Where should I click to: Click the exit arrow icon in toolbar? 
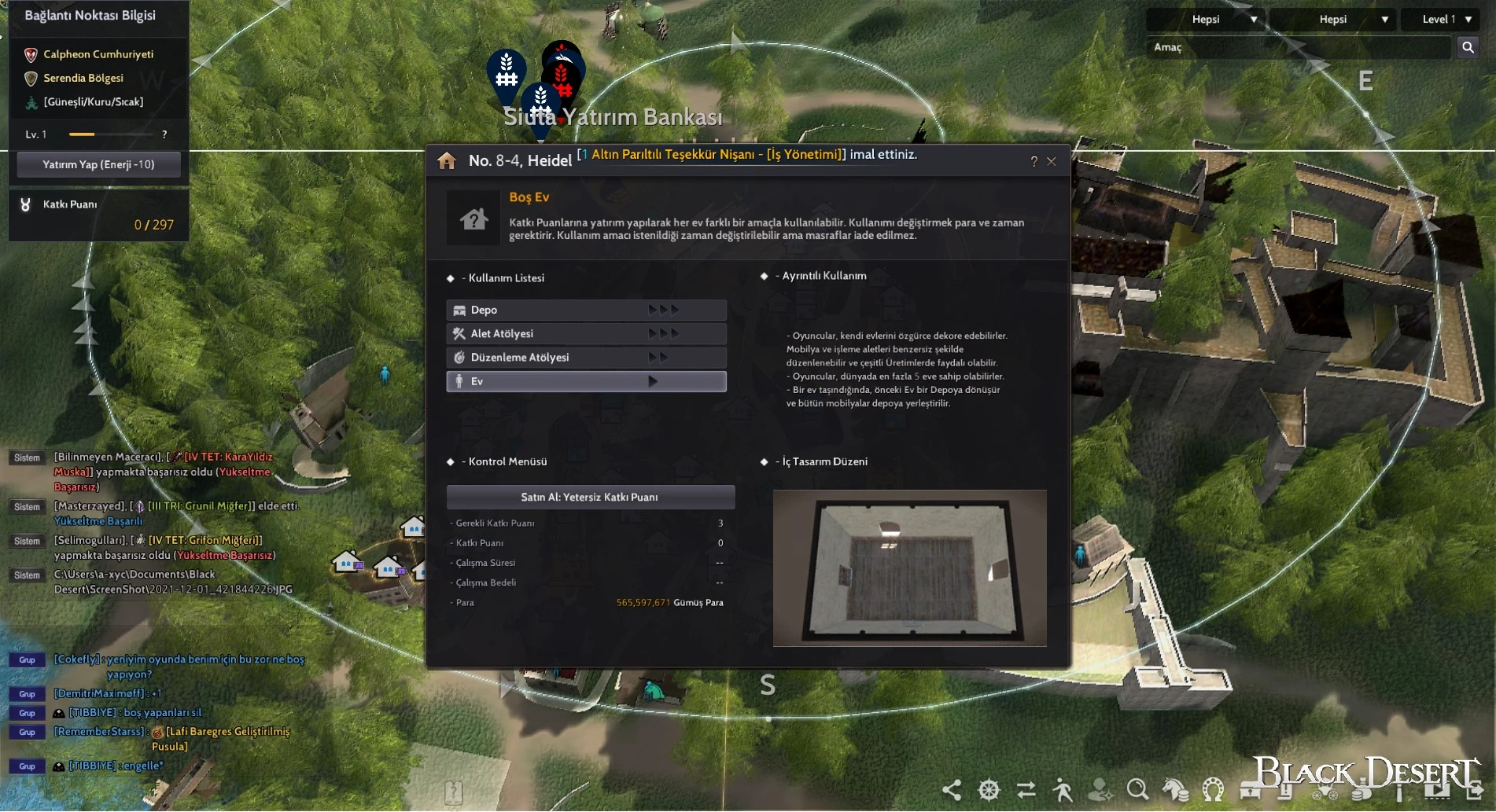tap(1475, 789)
